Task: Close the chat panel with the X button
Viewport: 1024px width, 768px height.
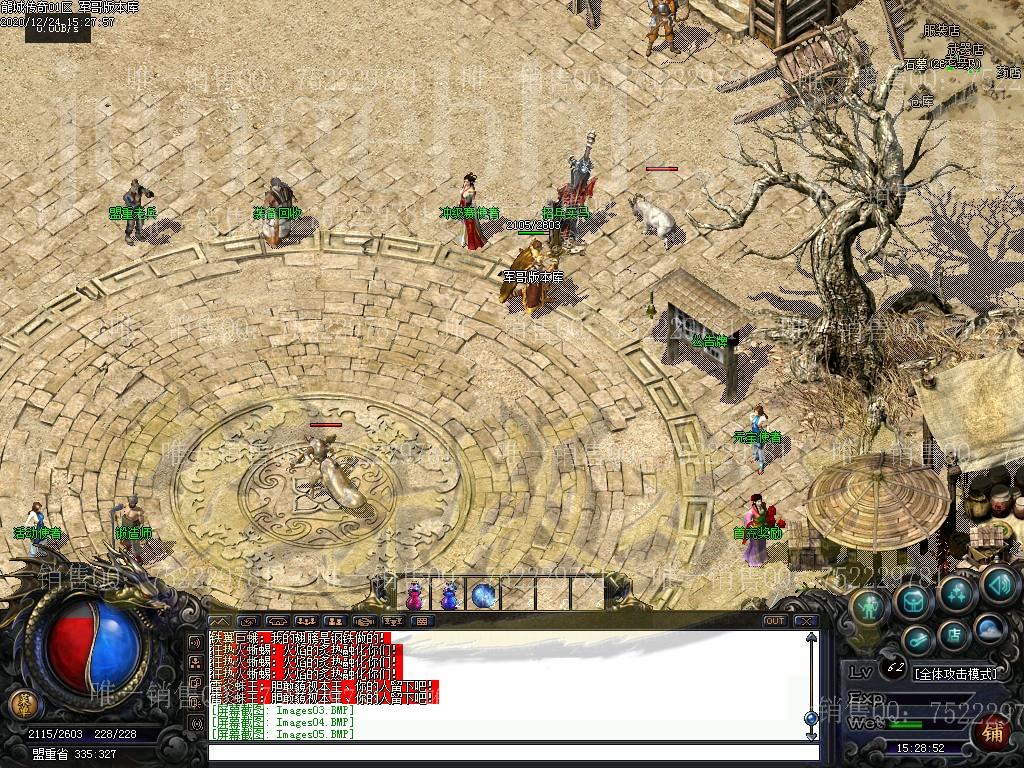Action: tap(806, 621)
